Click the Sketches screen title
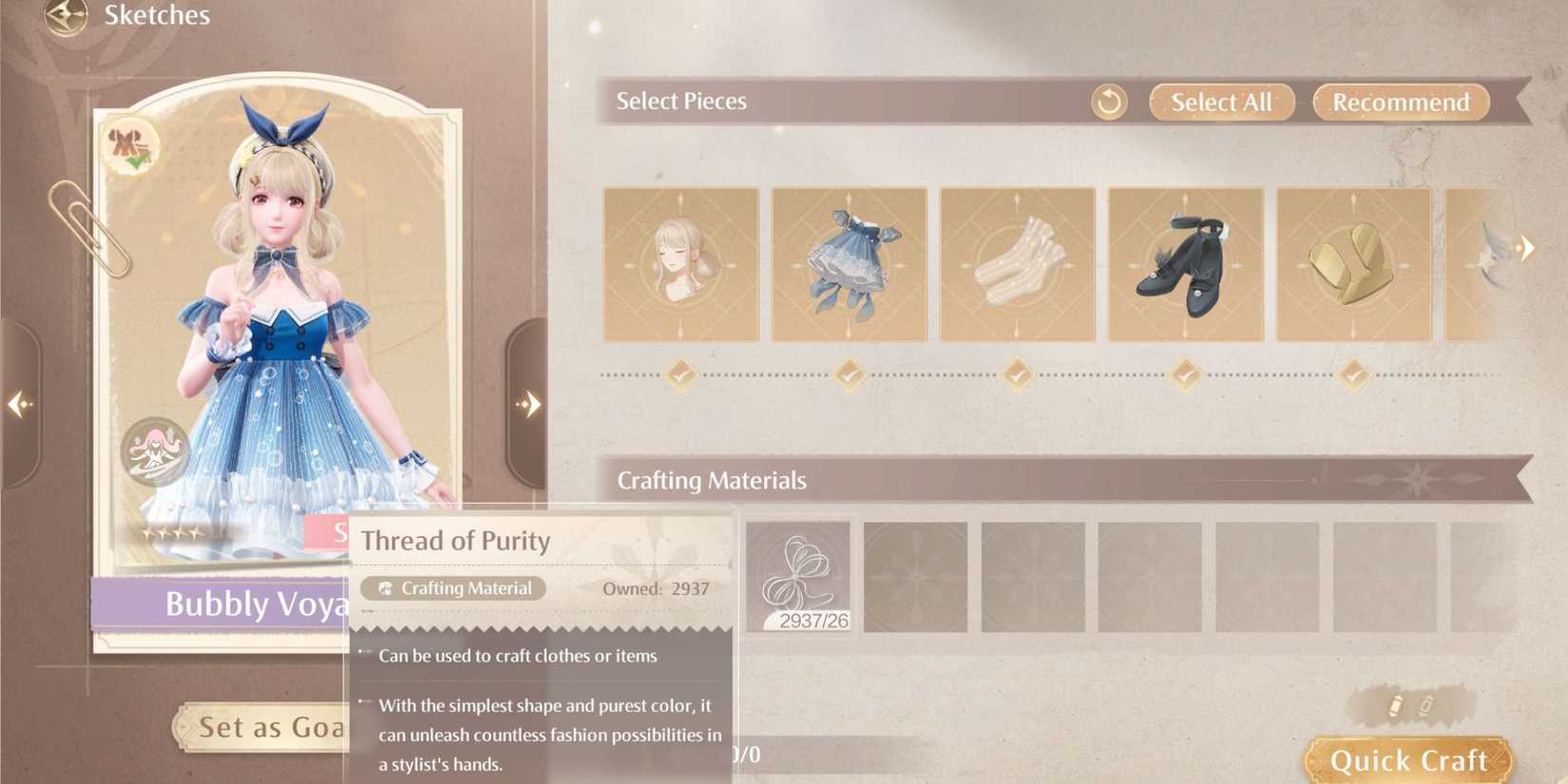 (x=159, y=15)
